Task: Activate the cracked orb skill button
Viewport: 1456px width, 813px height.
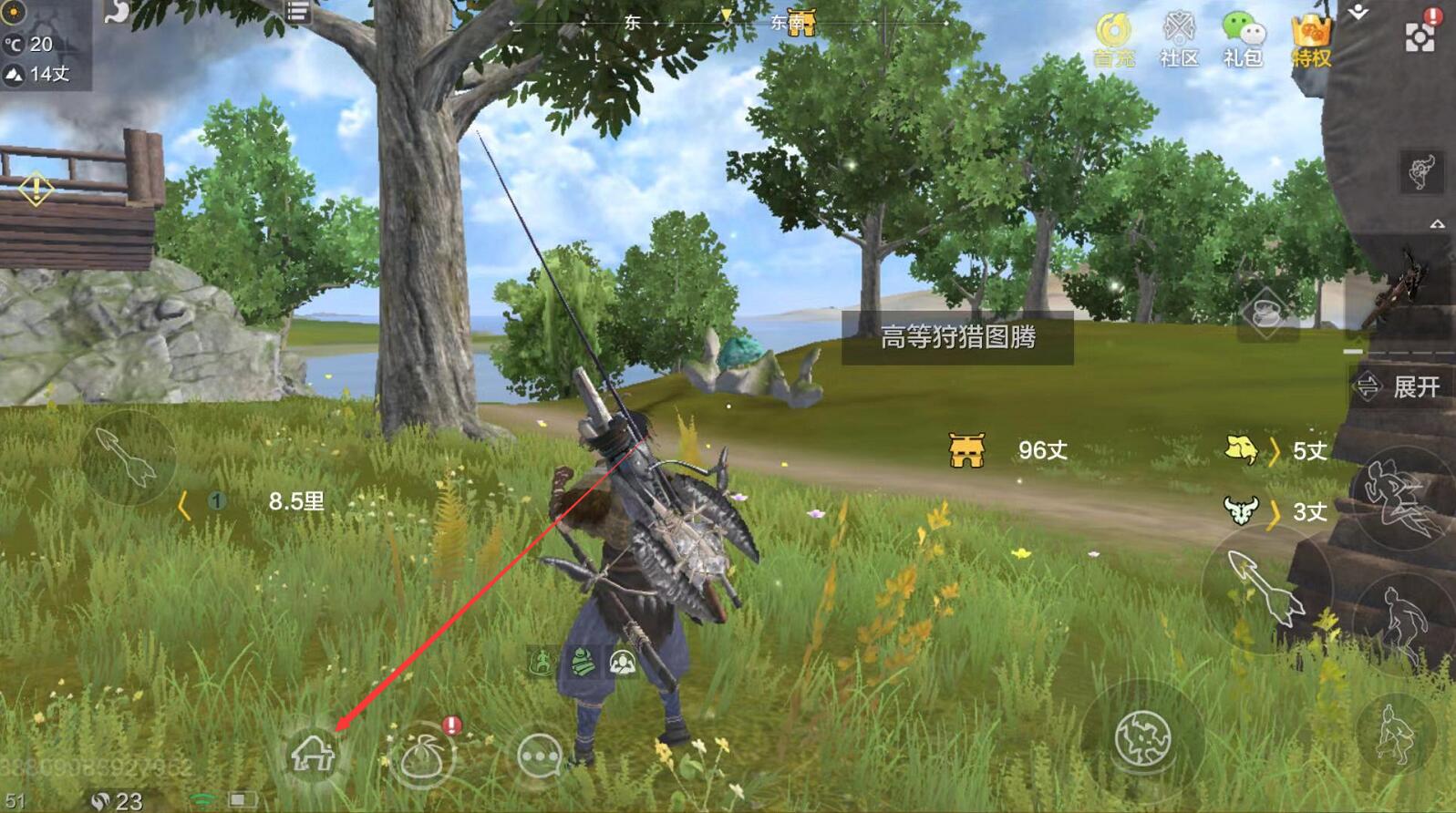Action: [x=1142, y=736]
